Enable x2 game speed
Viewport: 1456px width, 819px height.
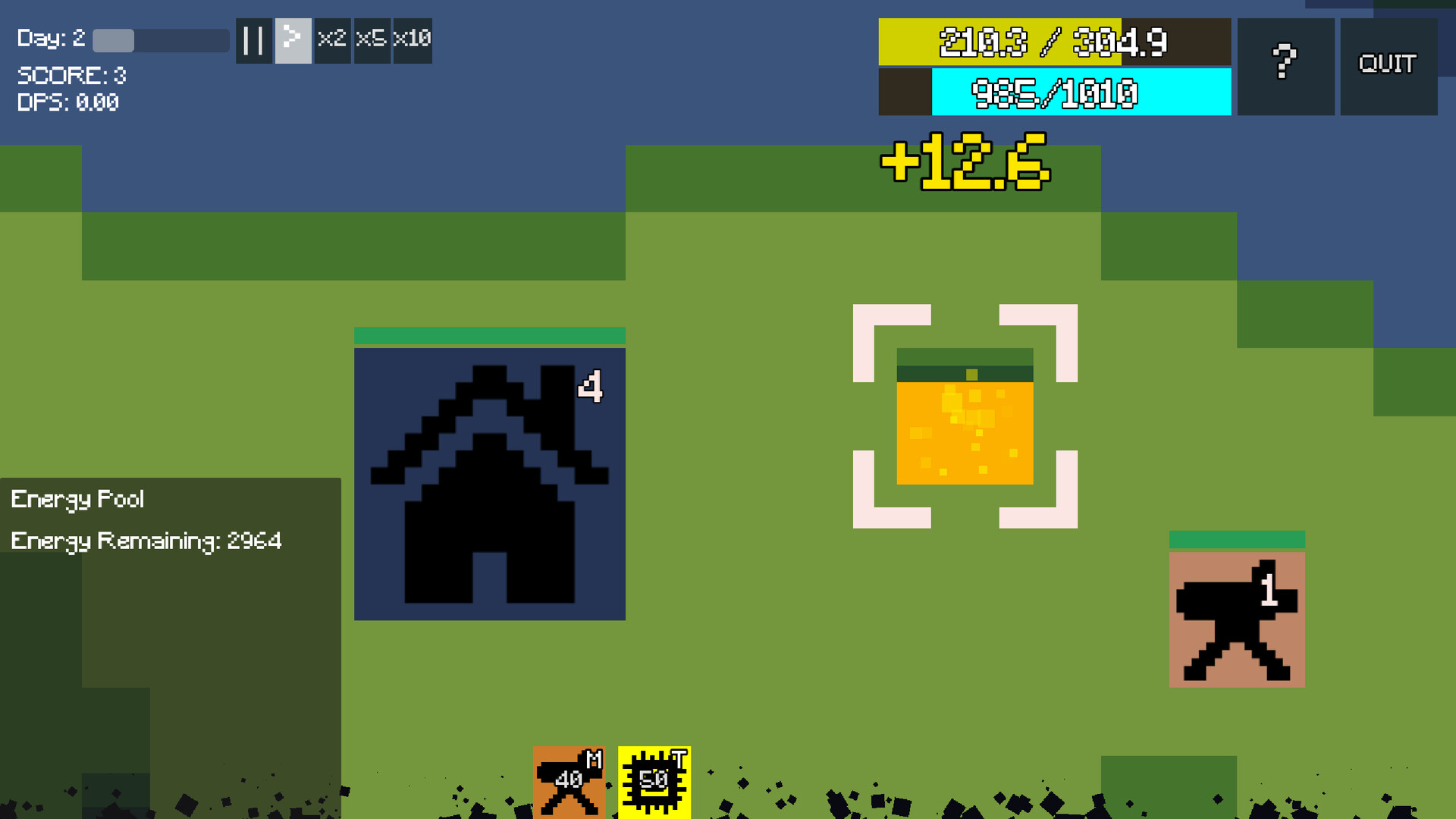332,40
